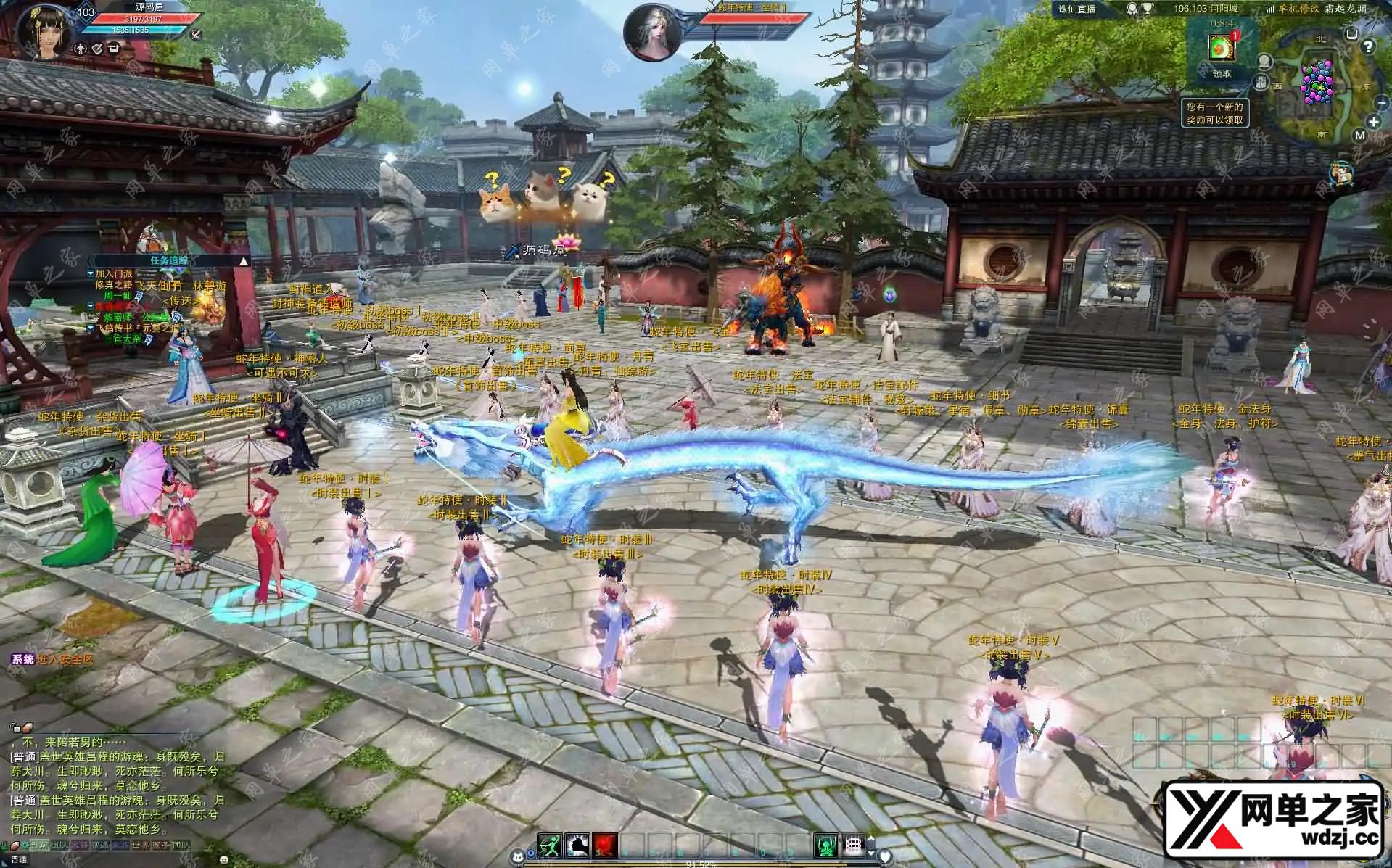This screenshot has height=868, width=1392.
Task: Switch to the 世界 chat channel tab
Action: click(x=140, y=846)
